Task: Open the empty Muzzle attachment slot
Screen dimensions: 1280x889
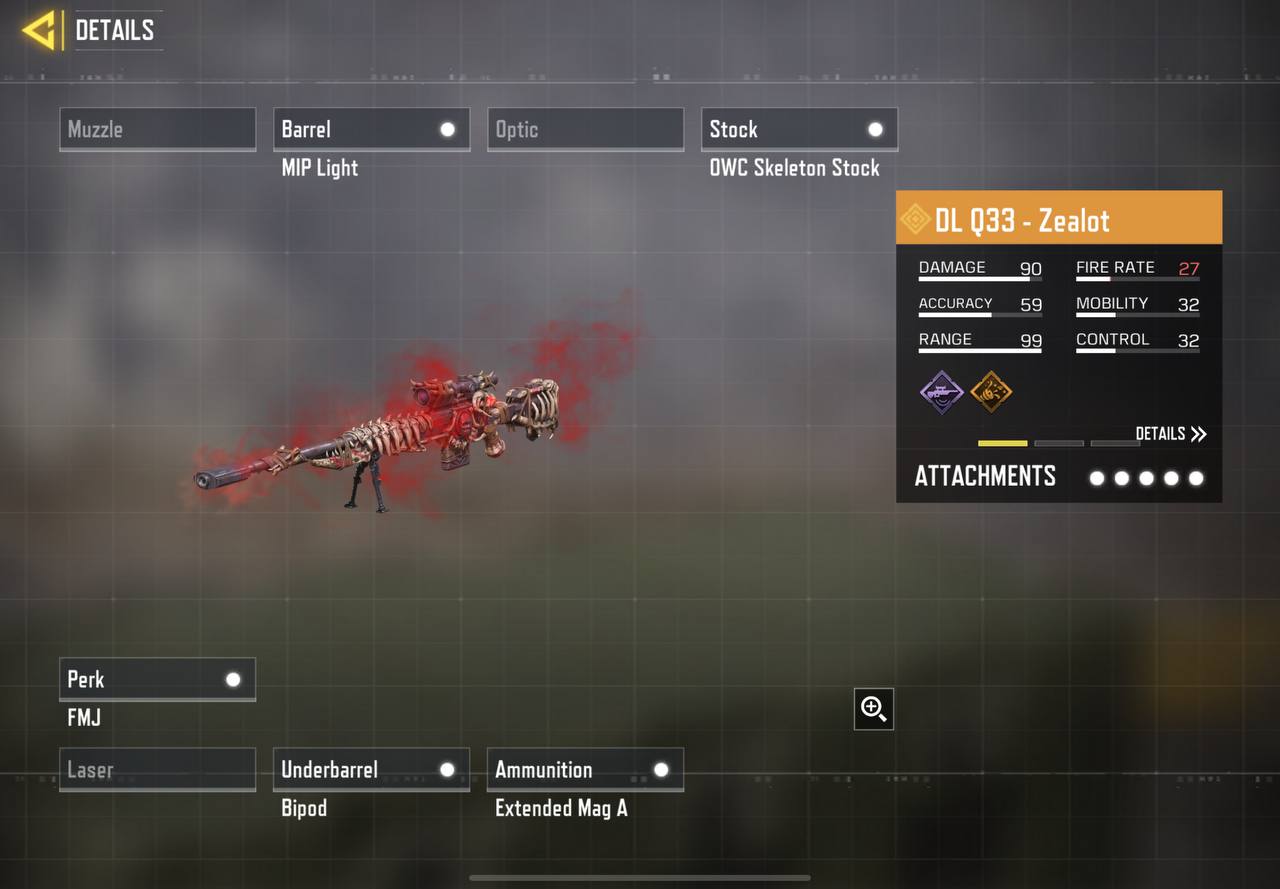Action: (157, 129)
